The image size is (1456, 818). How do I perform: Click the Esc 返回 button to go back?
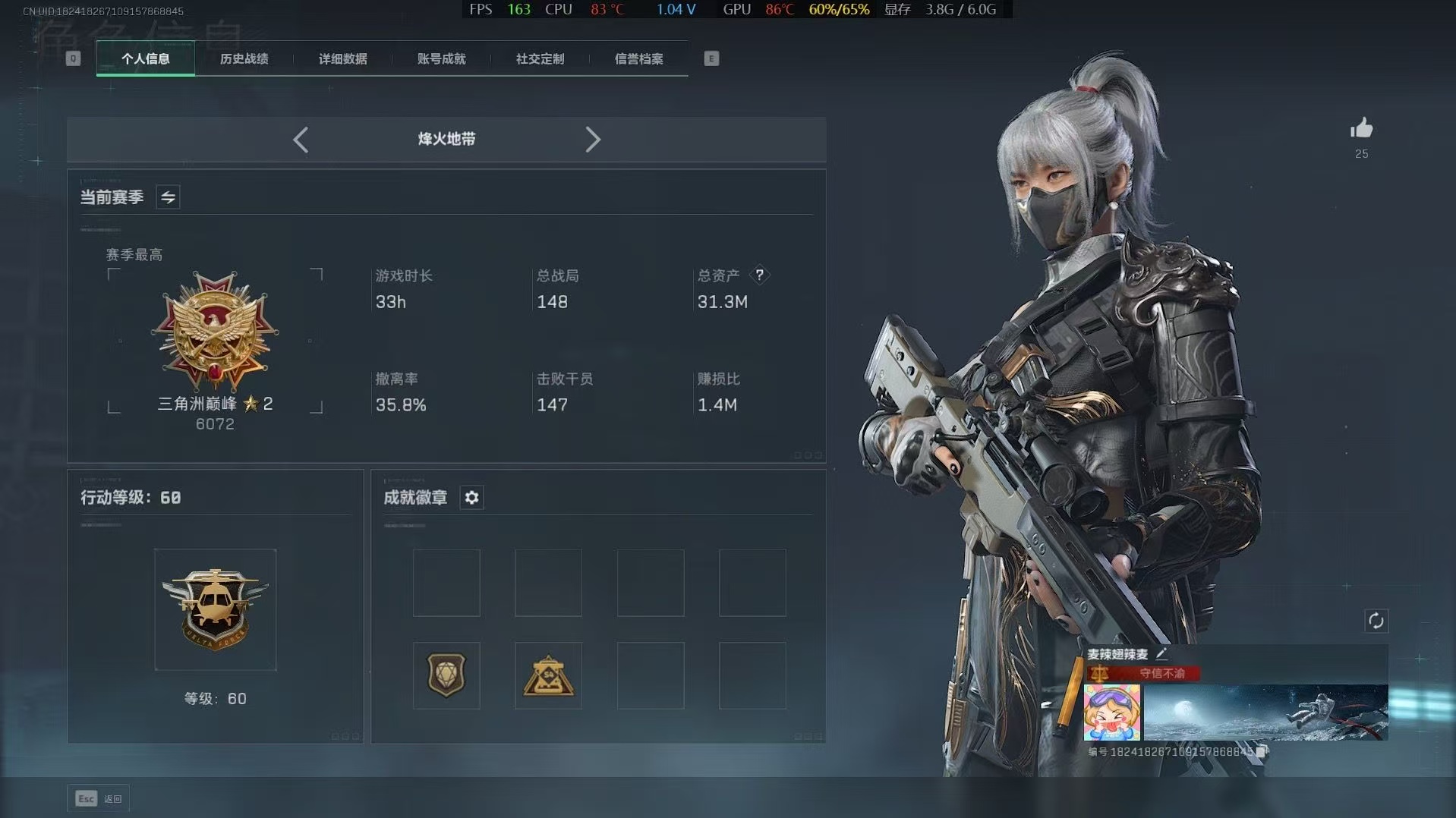click(99, 798)
